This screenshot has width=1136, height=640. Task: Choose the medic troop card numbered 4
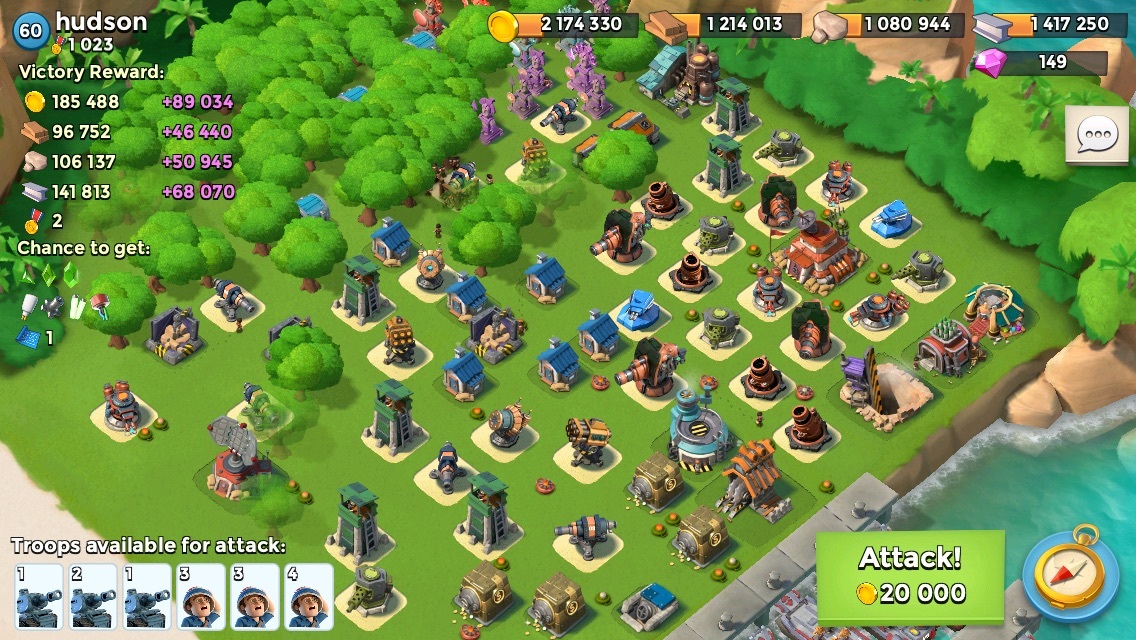pos(309,596)
